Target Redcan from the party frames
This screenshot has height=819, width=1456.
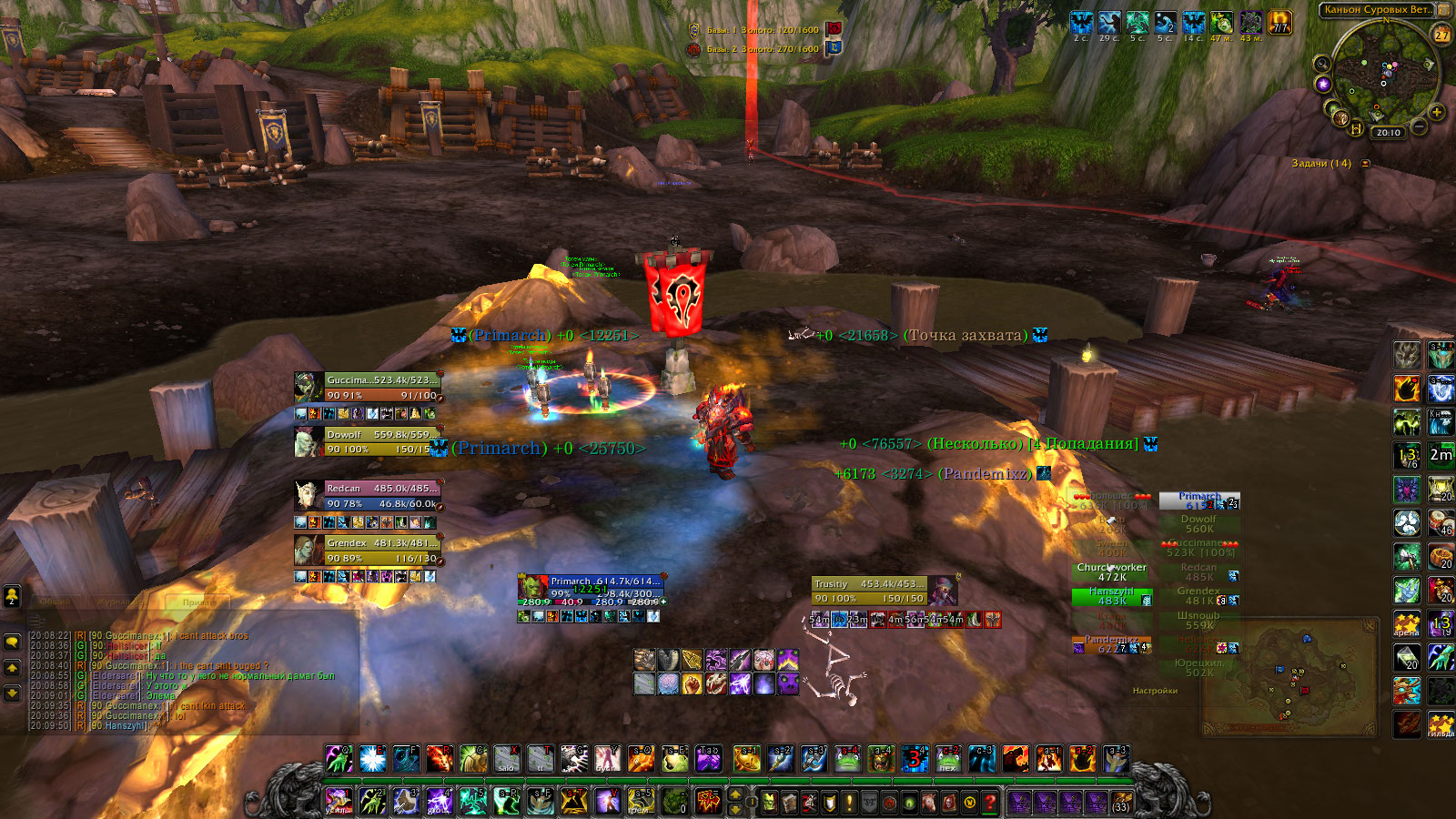tap(382, 496)
